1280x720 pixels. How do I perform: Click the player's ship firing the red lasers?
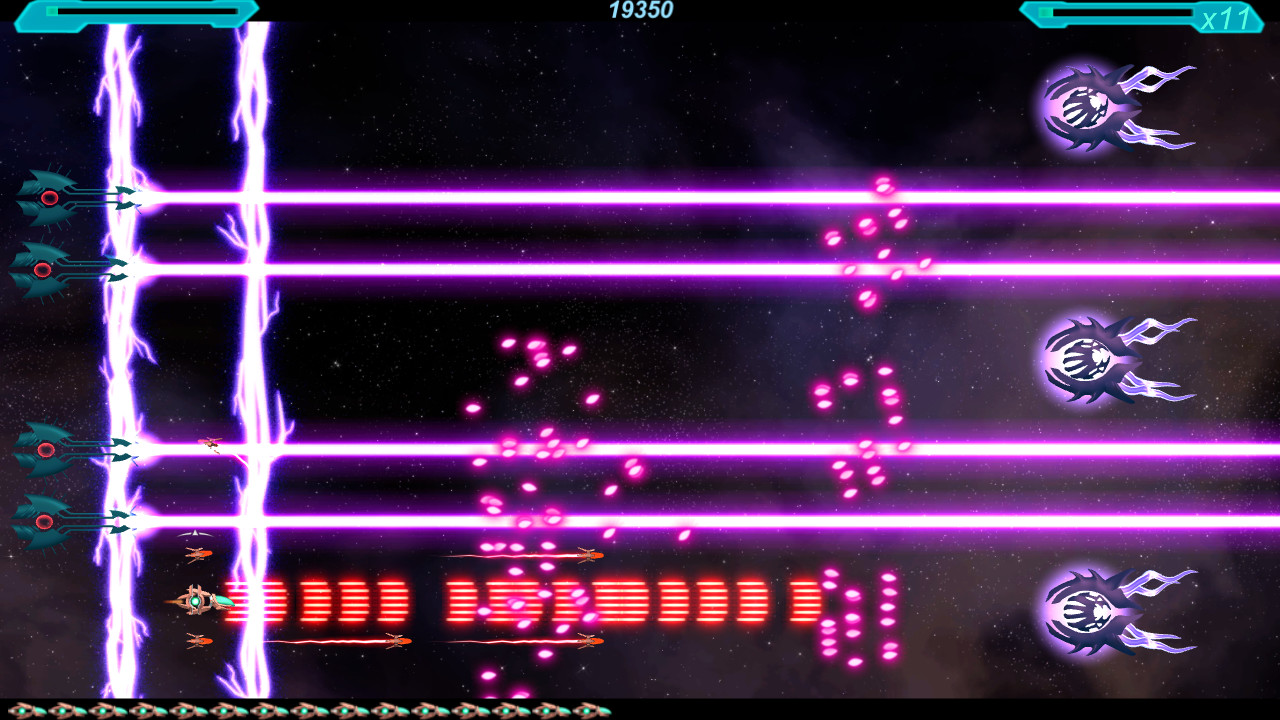195,601
